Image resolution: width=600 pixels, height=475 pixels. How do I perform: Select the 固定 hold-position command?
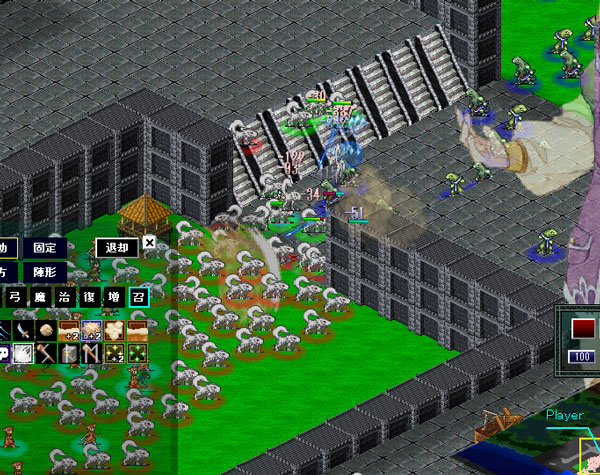[44, 247]
